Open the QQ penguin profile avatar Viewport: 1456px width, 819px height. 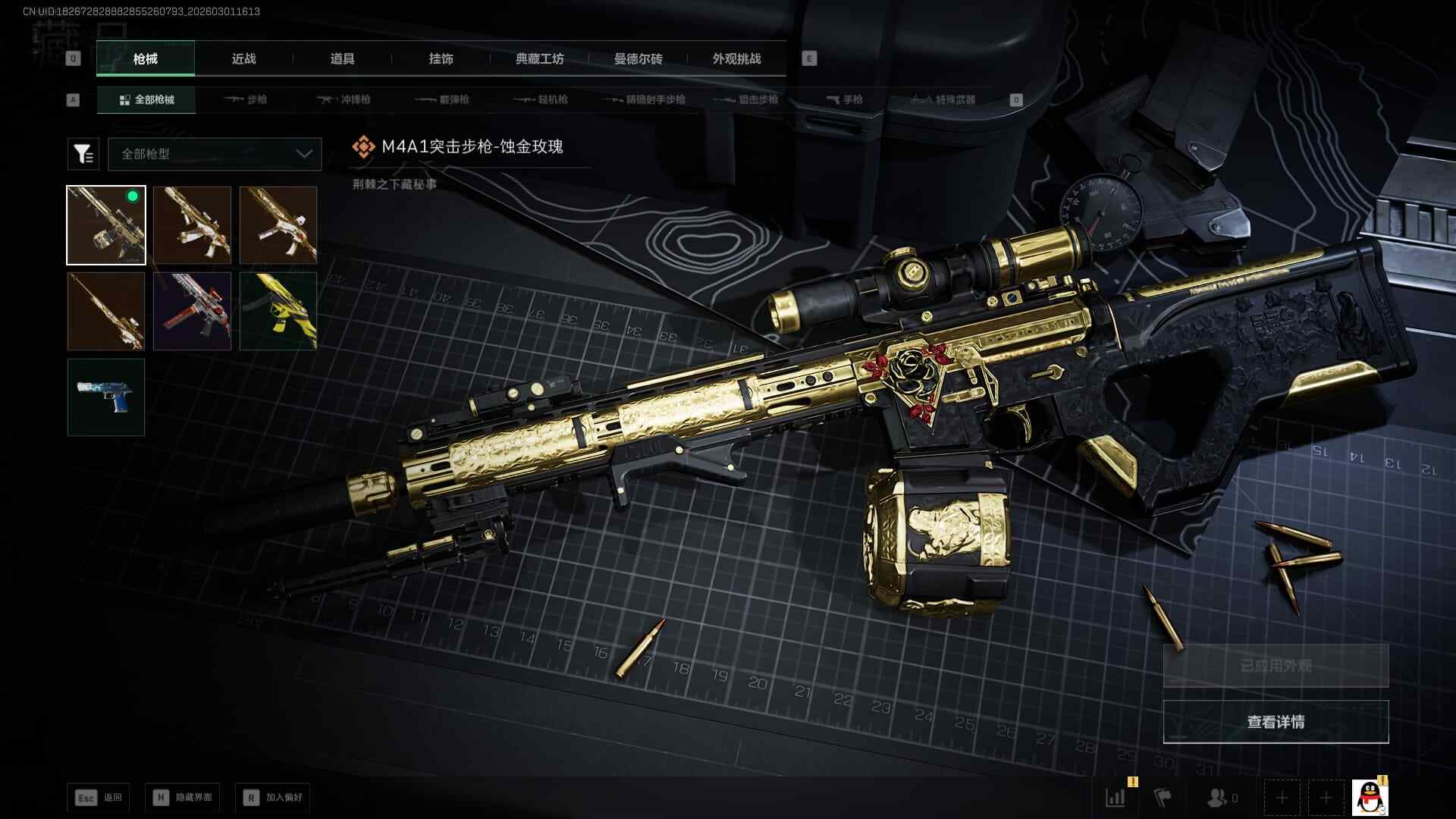pos(1369,798)
